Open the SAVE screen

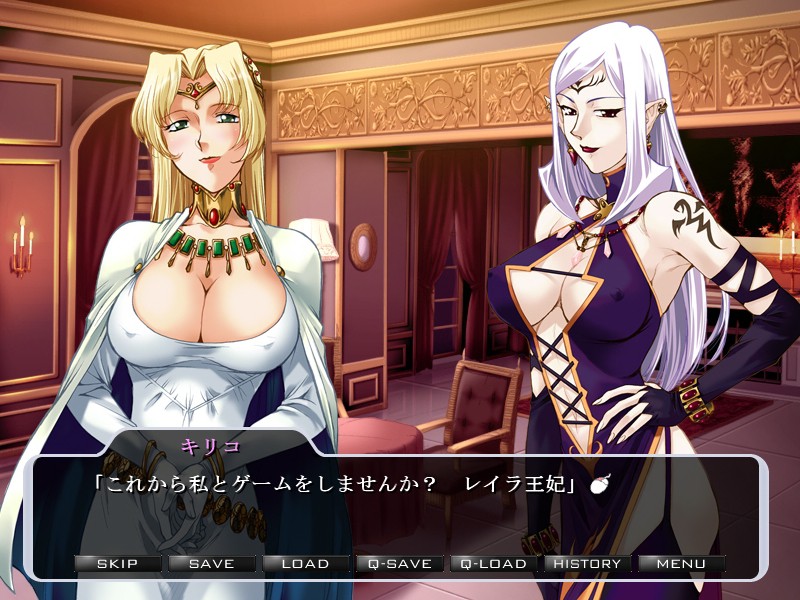[211, 564]
